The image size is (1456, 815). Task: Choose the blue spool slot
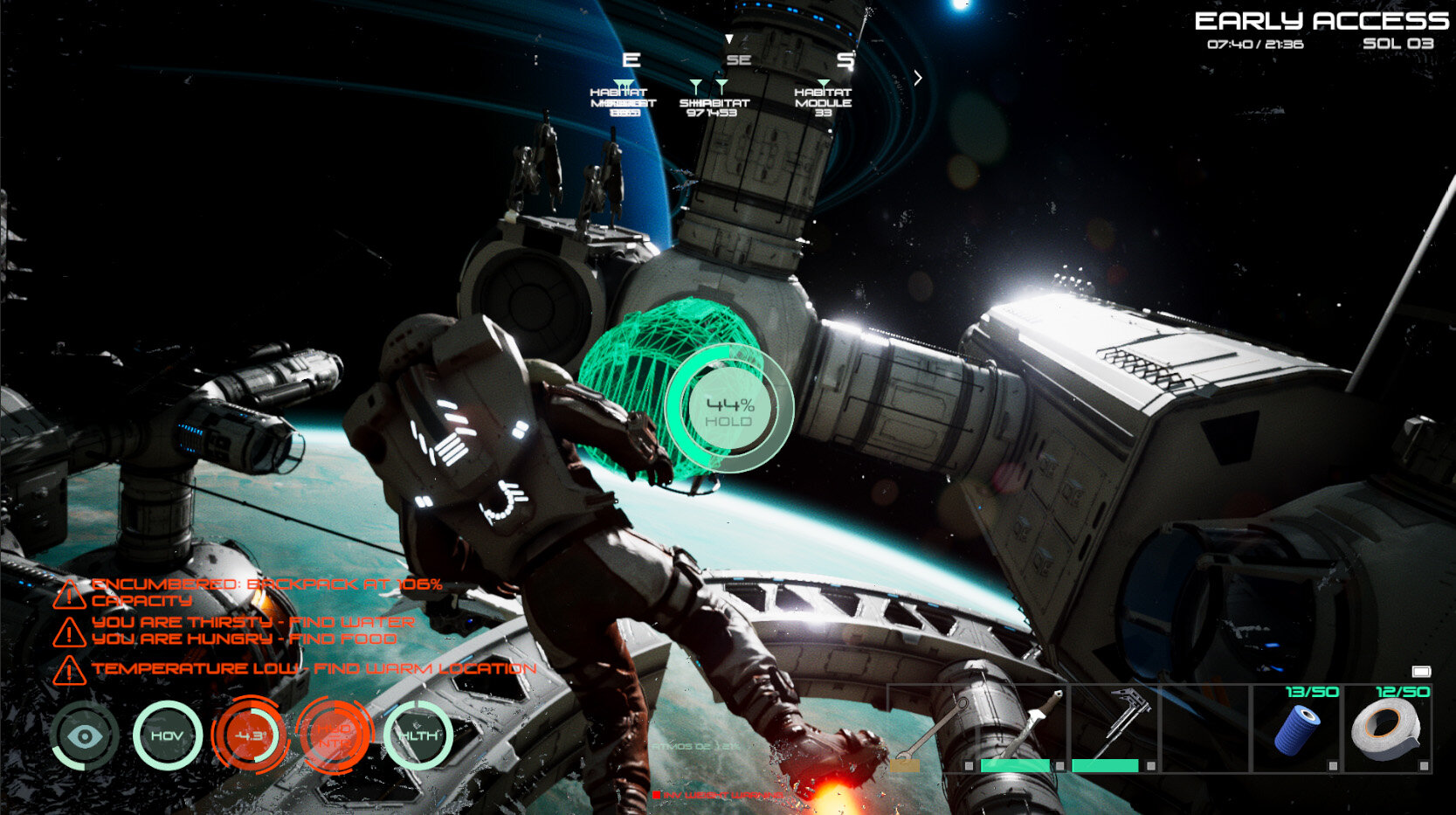[x=1296, y=730]
